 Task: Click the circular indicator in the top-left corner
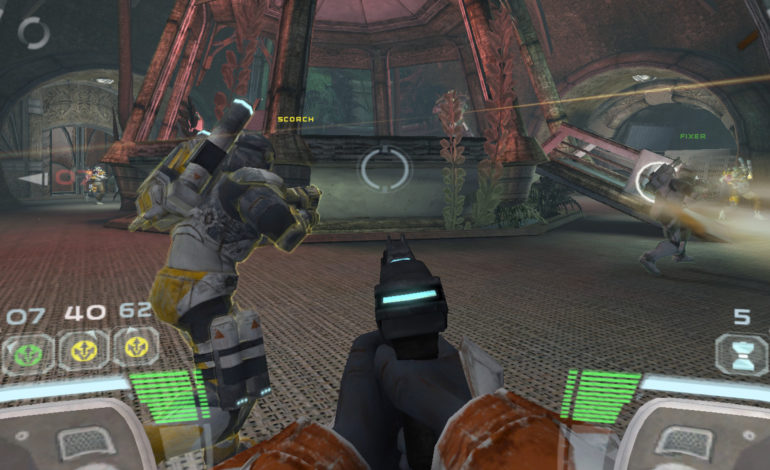click(34, 33)
